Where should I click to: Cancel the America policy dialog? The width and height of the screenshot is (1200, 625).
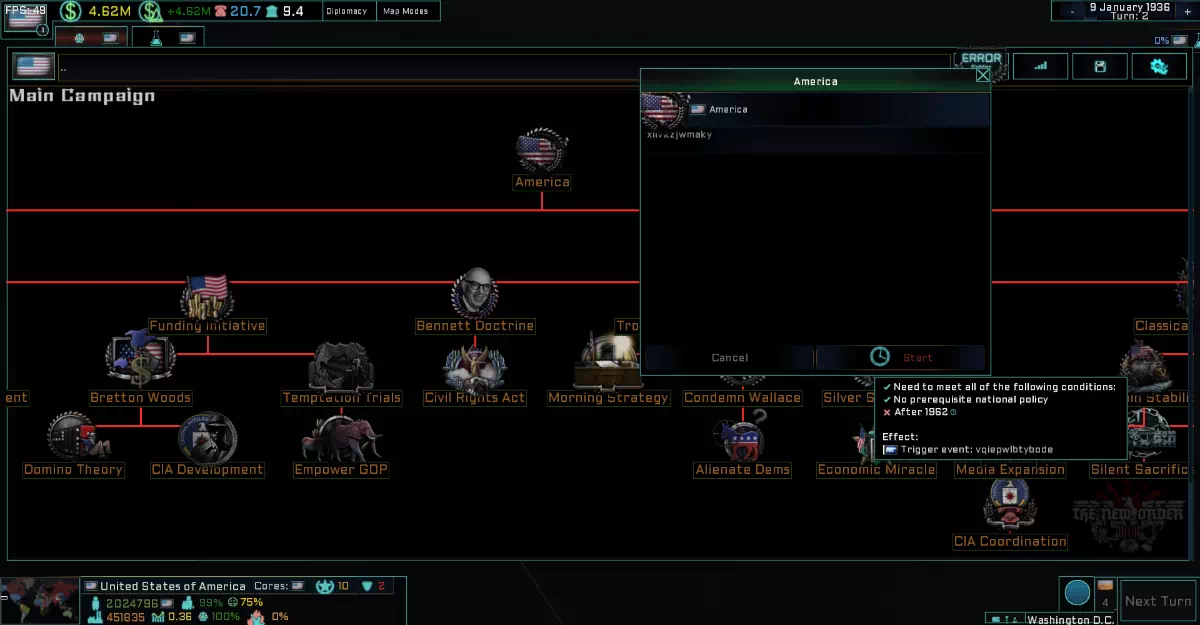(729, 357)
